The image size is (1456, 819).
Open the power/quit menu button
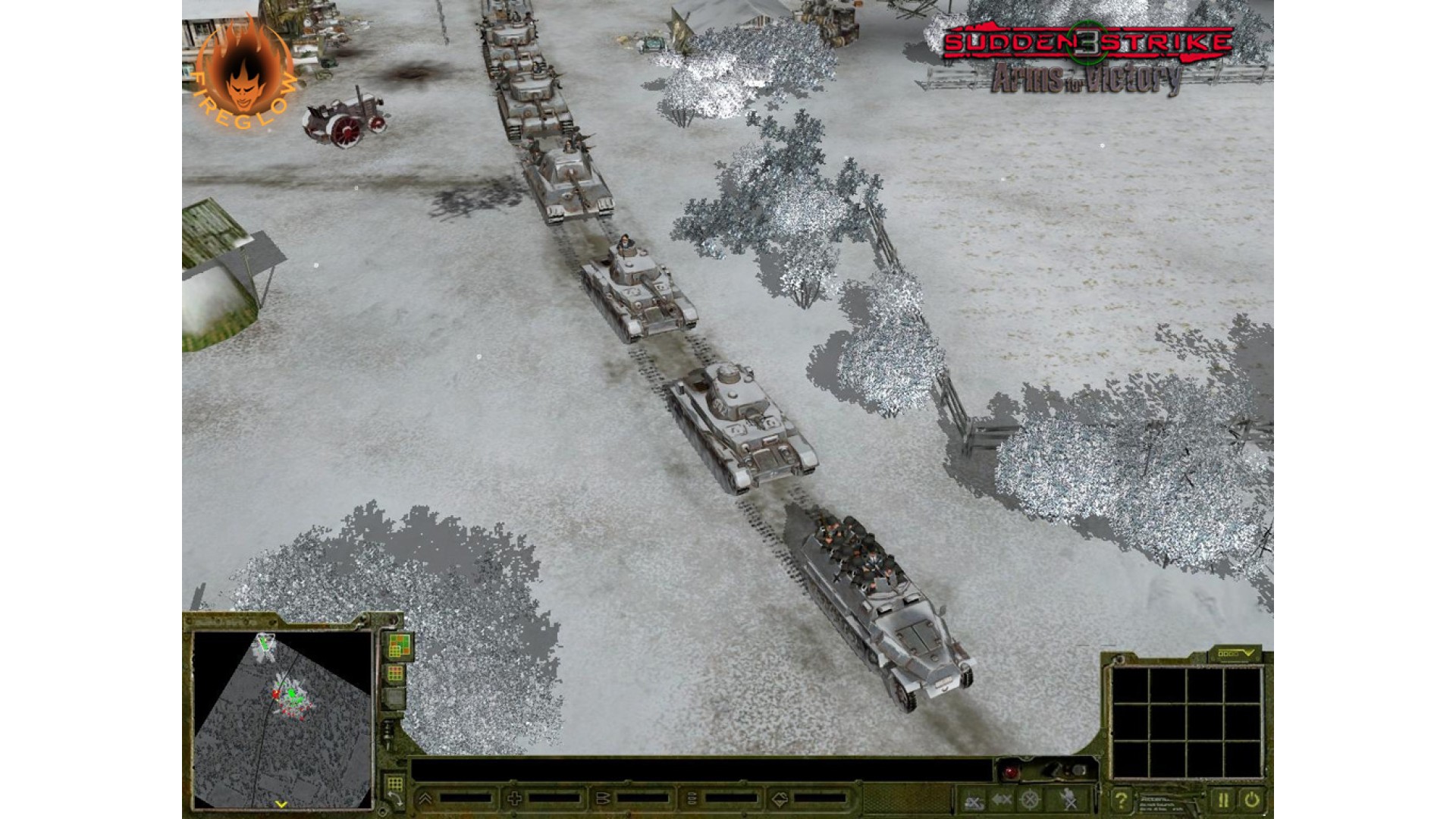[x=1251, y=799]
